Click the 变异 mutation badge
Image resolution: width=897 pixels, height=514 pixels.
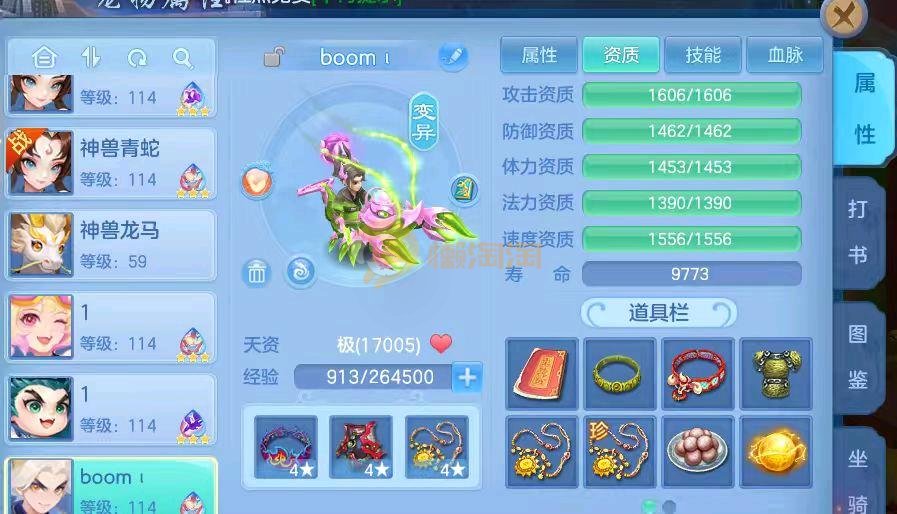424,123
